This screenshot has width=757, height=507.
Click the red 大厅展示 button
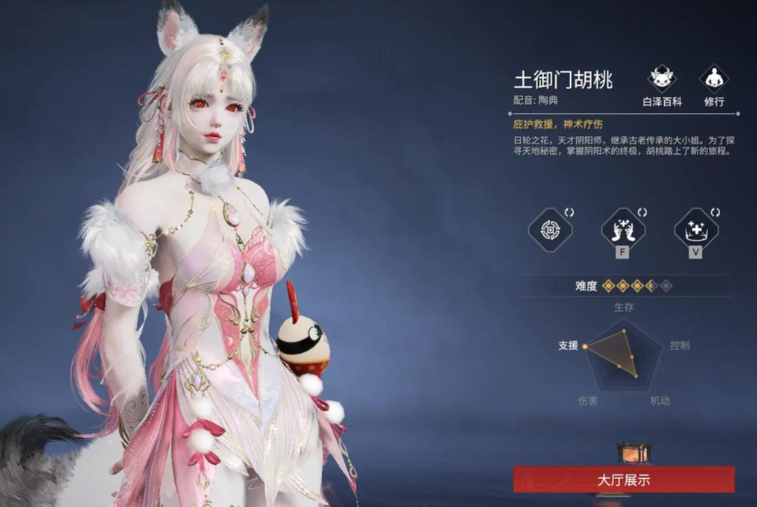[x=624, y=479]
